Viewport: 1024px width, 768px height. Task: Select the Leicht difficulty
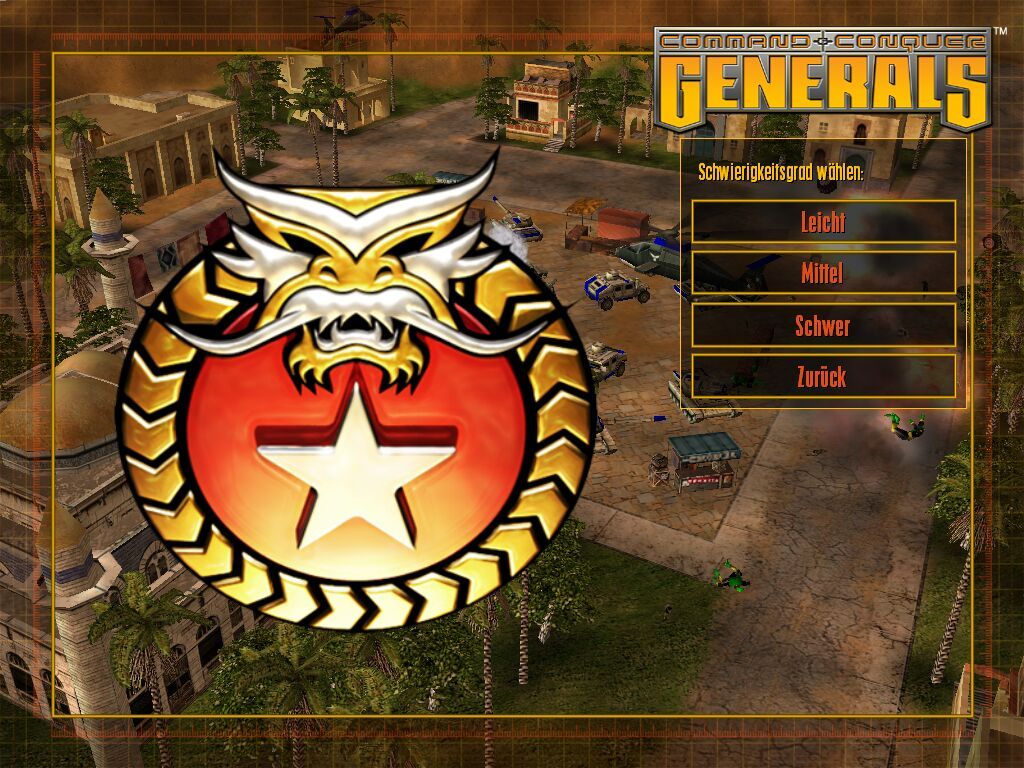click(x=823, y=221)
